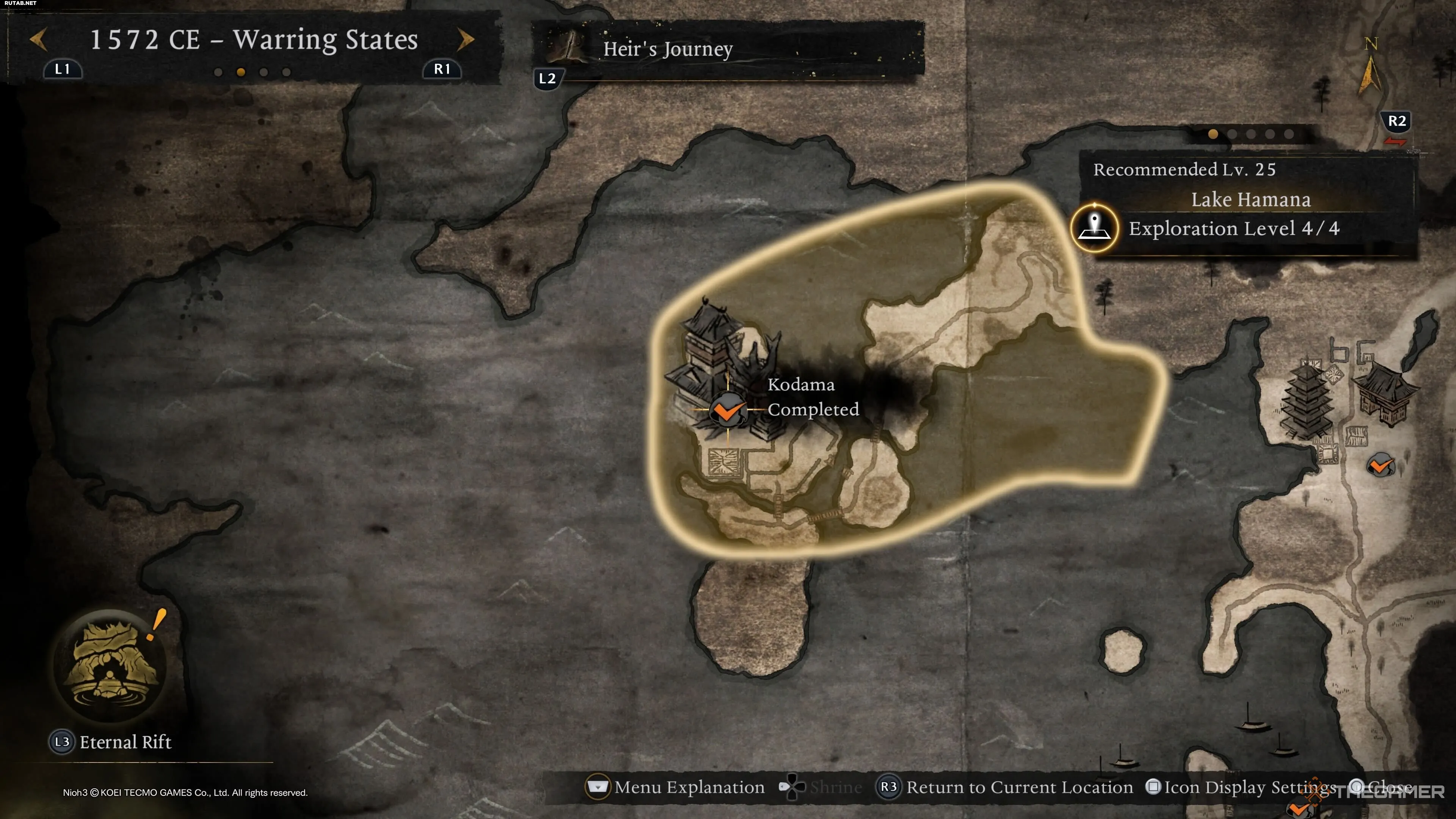
Task: Choose Return to Current Location
Action: [x=1005, y=787]
